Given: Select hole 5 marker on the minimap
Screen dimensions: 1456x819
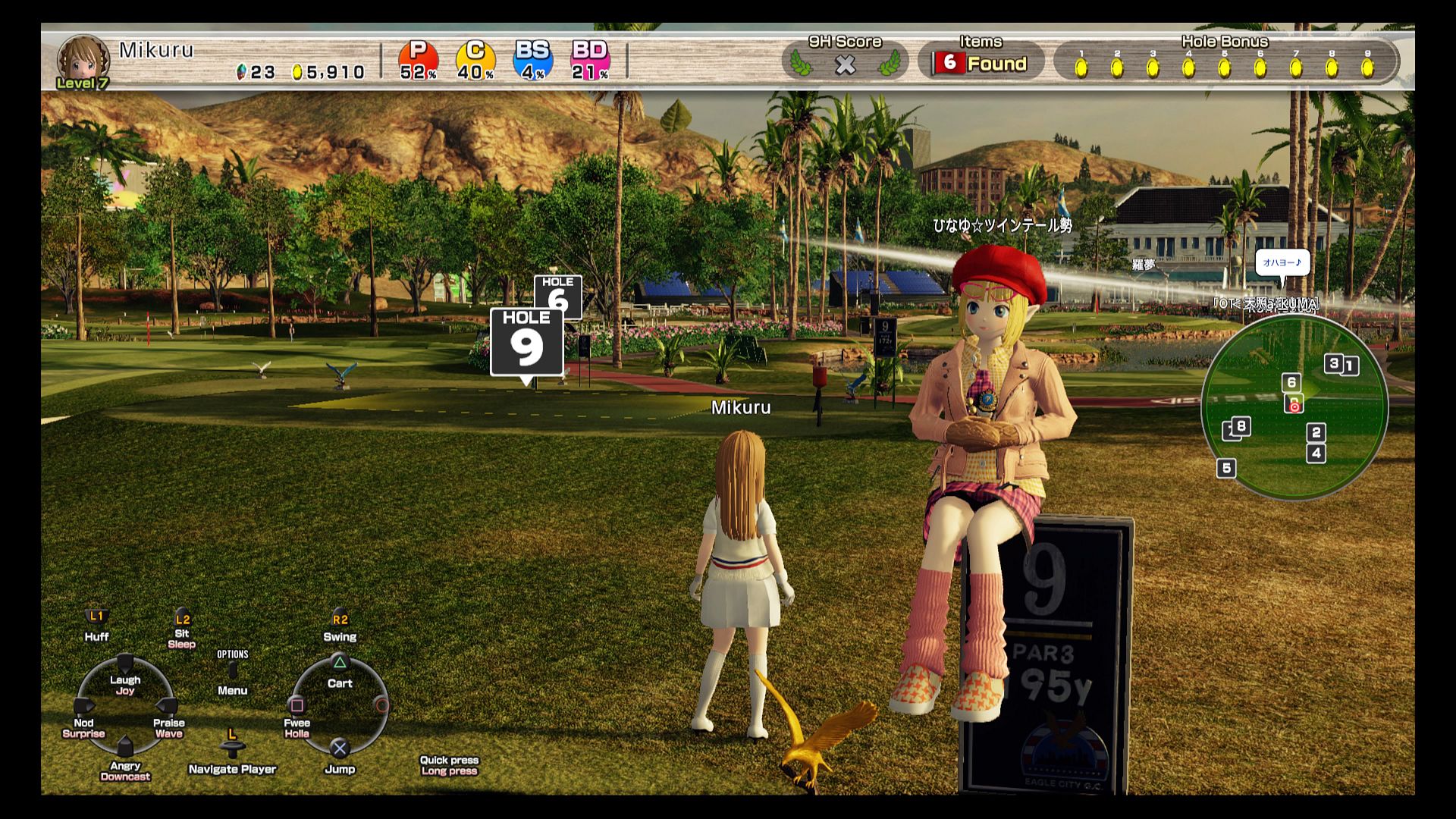Looking at the screenshot, I should [1226, 468].
